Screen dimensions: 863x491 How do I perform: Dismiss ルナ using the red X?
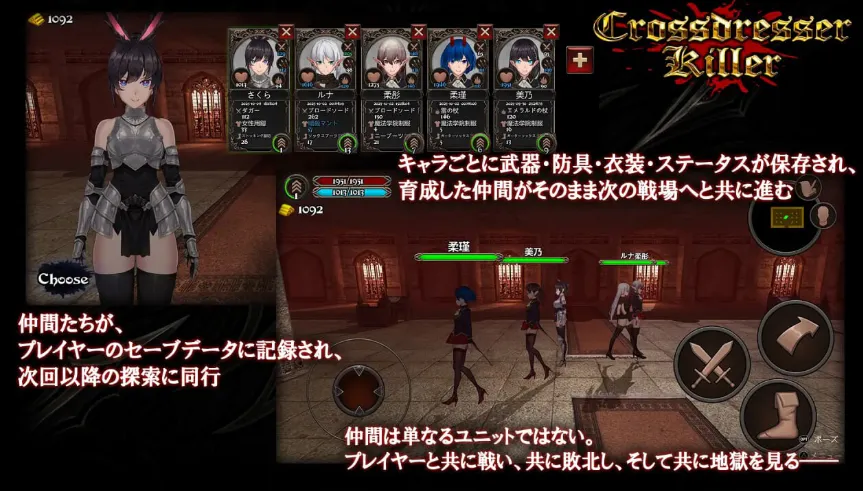352,32
